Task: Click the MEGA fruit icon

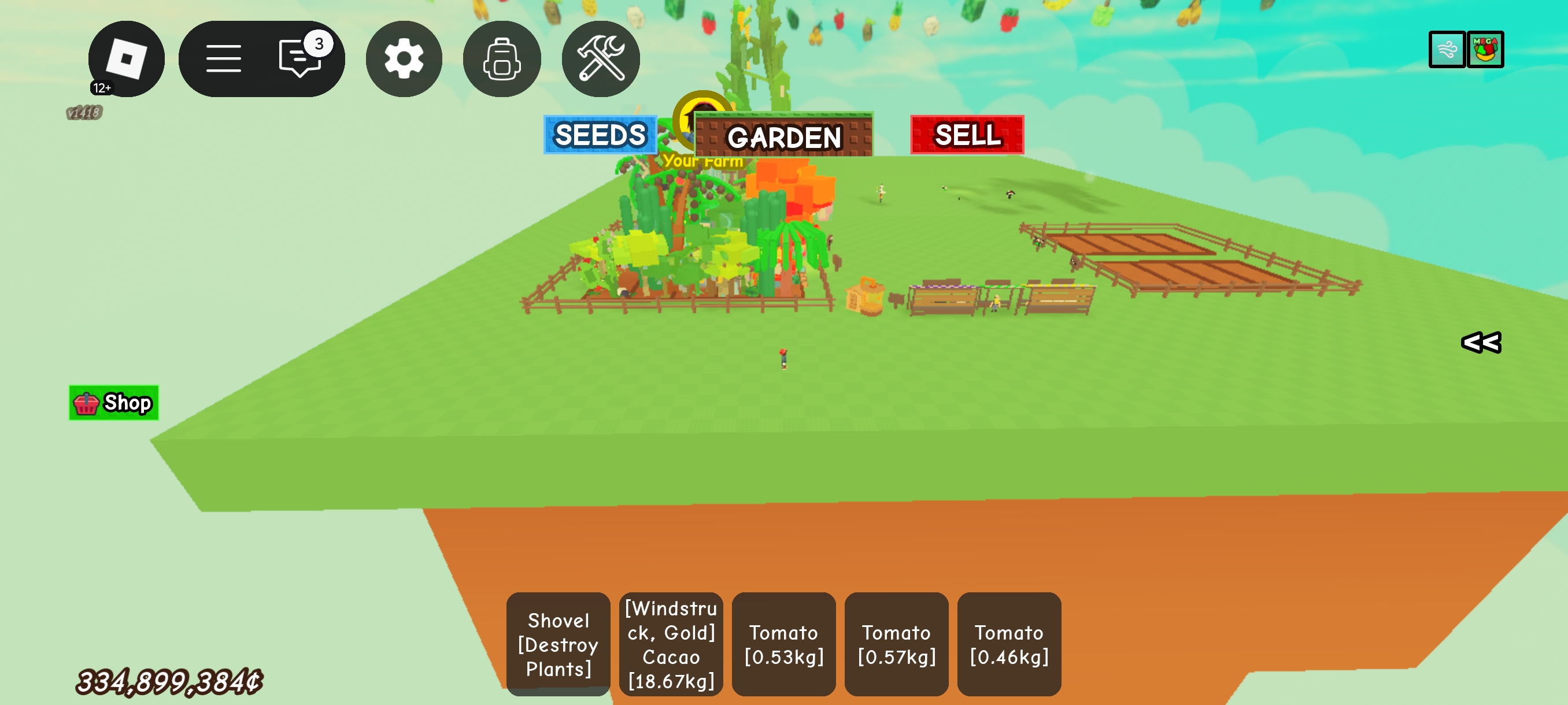Action: tap(1485, 49)
